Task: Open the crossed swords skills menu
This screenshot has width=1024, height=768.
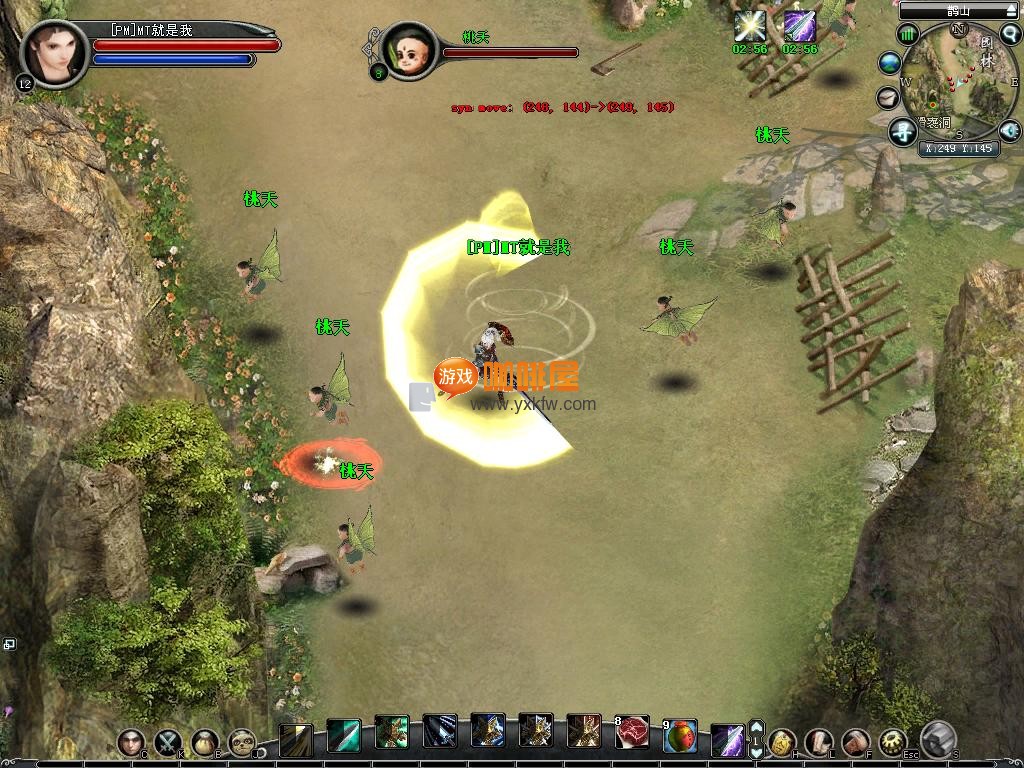Action: [x=168, y=742]
